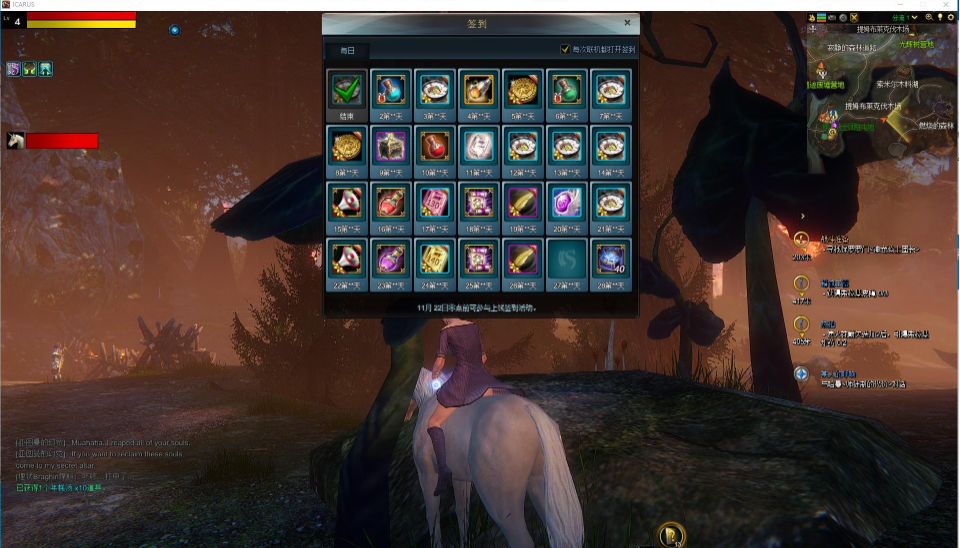
Task: Close the 签到 sign-in window
Action: point(627,22)
